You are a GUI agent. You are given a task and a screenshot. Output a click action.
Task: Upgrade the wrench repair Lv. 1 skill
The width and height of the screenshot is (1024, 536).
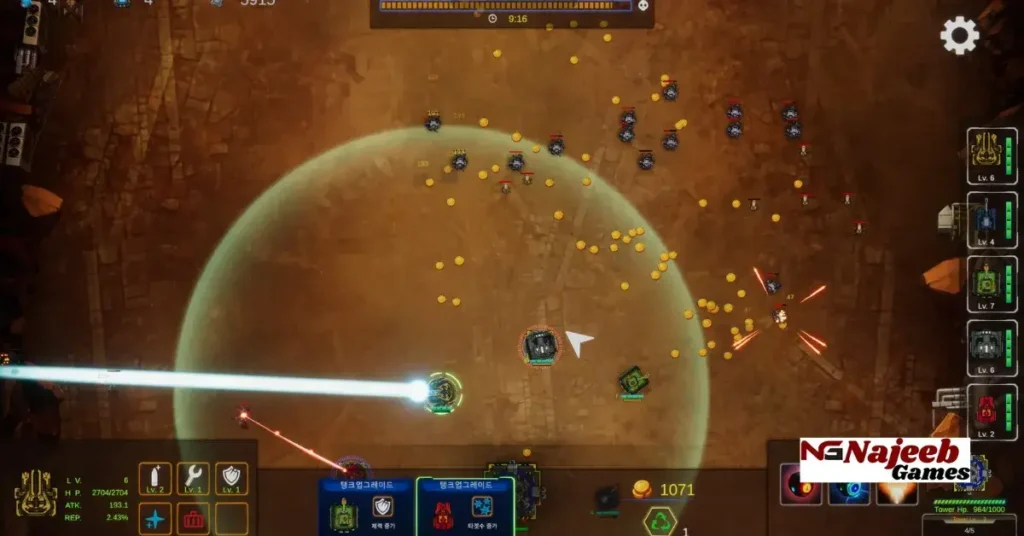[x=193, y=478]
